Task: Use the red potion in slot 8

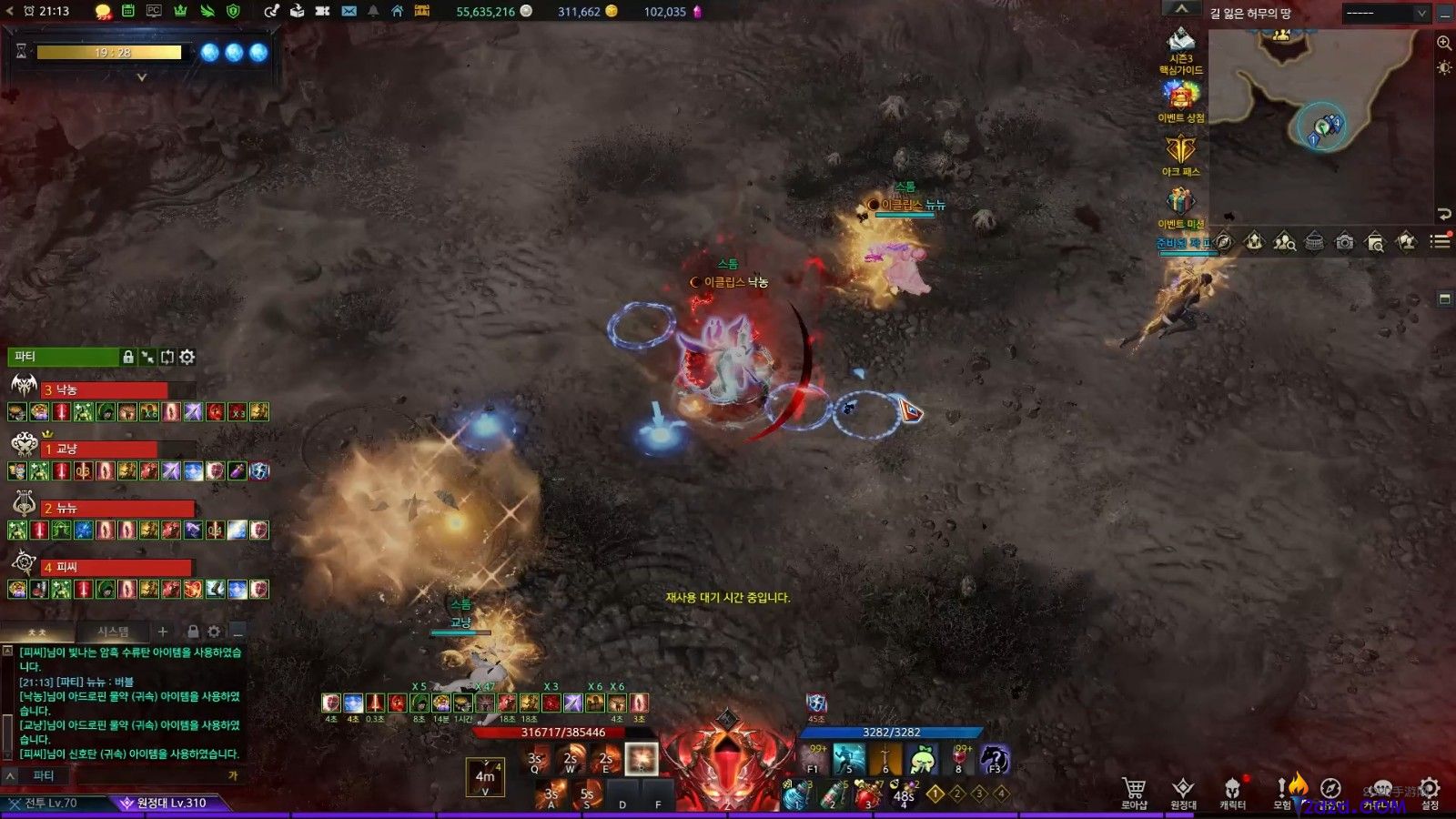Action: 960,758
